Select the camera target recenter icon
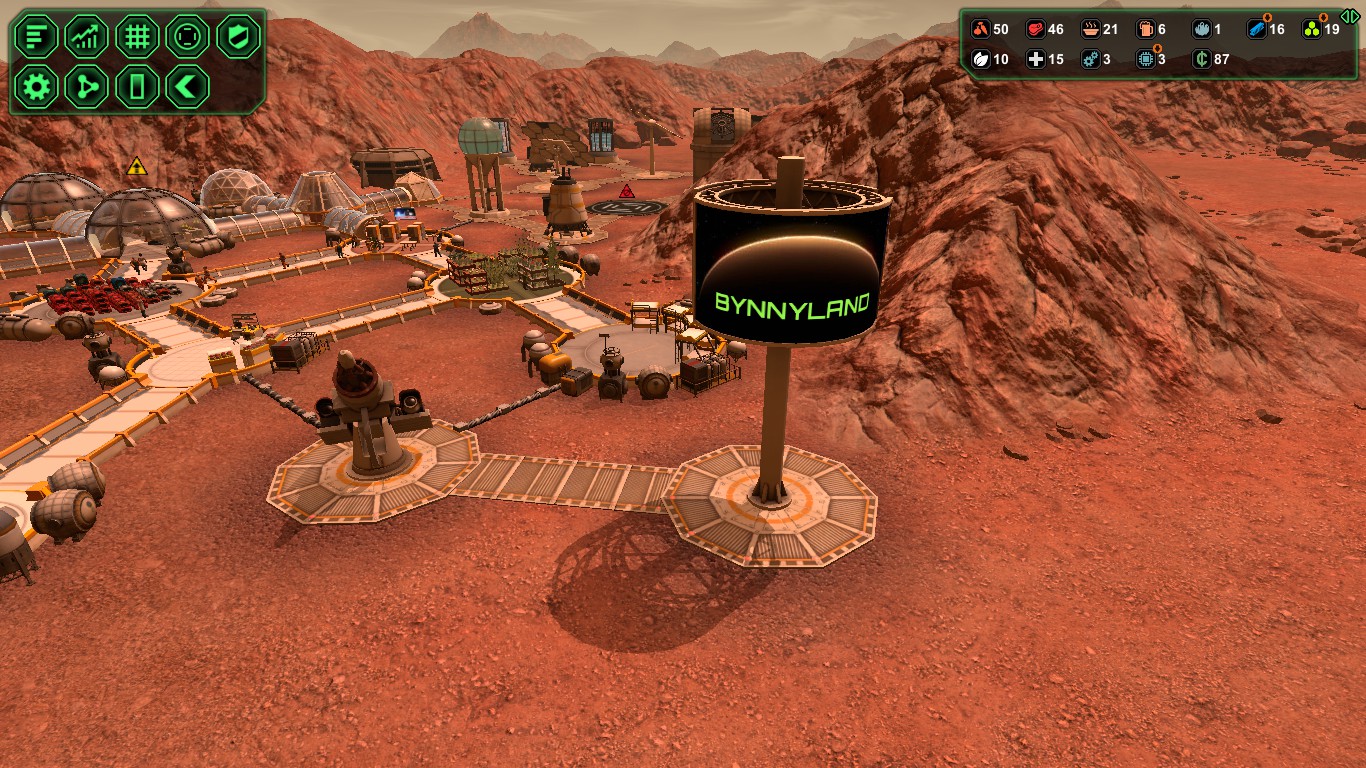1366x768 pixels. 188,36
